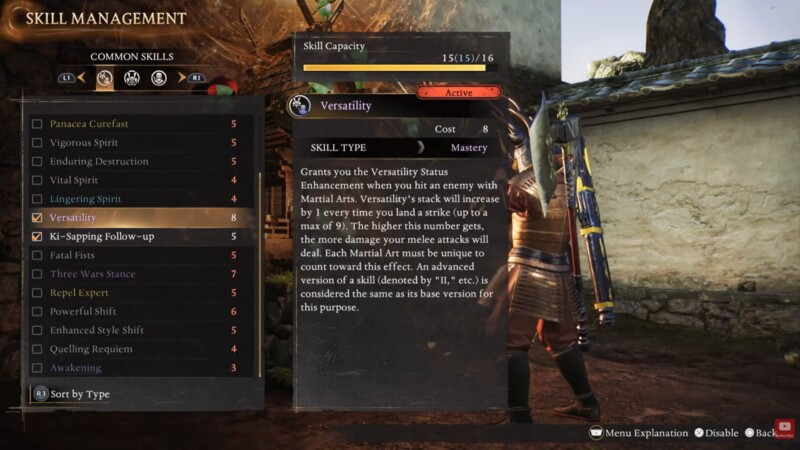Click the YouTube subscribe overlay button

[786, 427]
